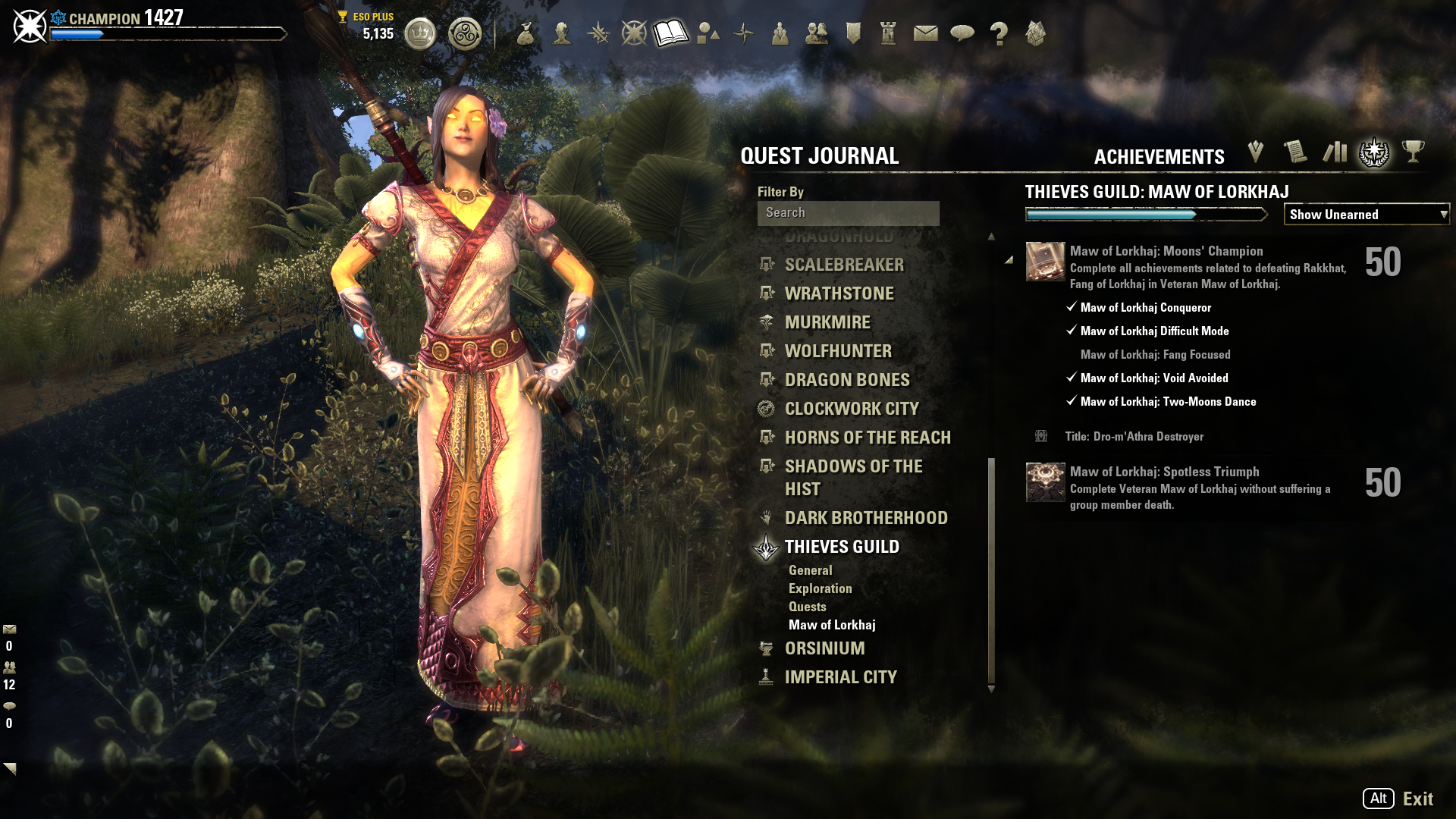This screenshot has height=819, width=1456.
Task: Collapse the Thieves Guild category
Action: (842, 547)
